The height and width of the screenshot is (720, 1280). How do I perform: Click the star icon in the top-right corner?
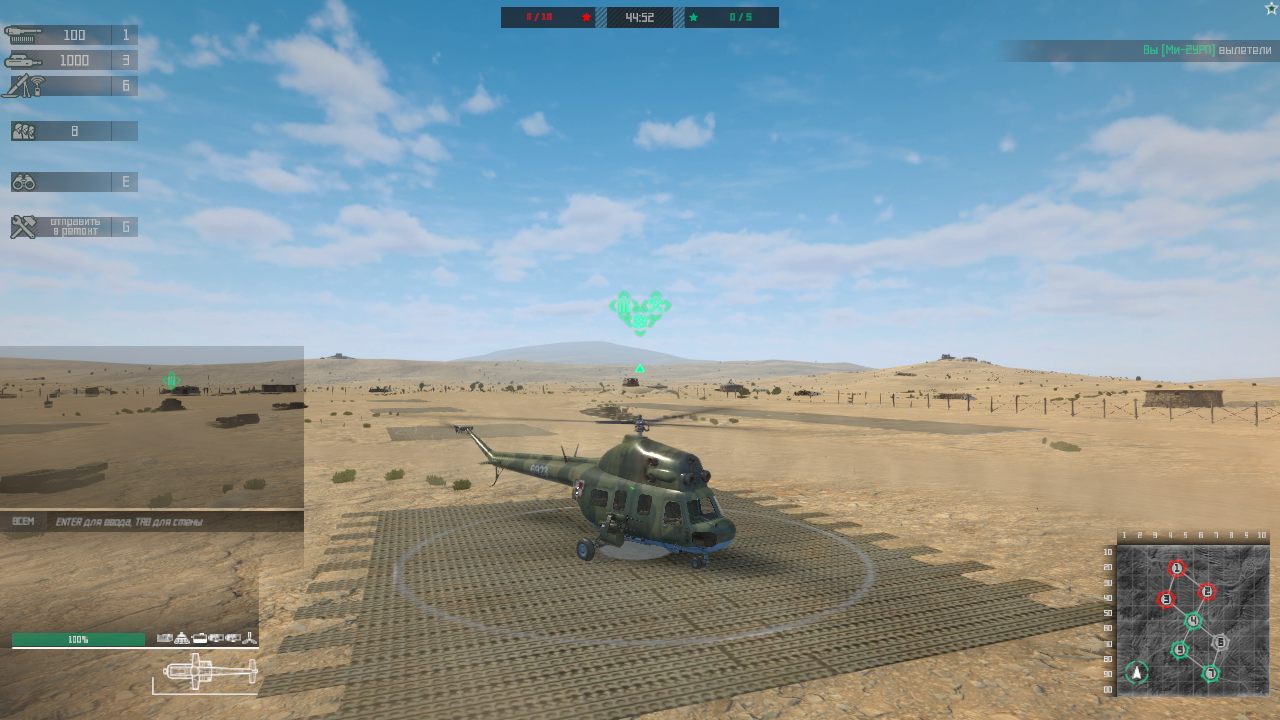1270,8
